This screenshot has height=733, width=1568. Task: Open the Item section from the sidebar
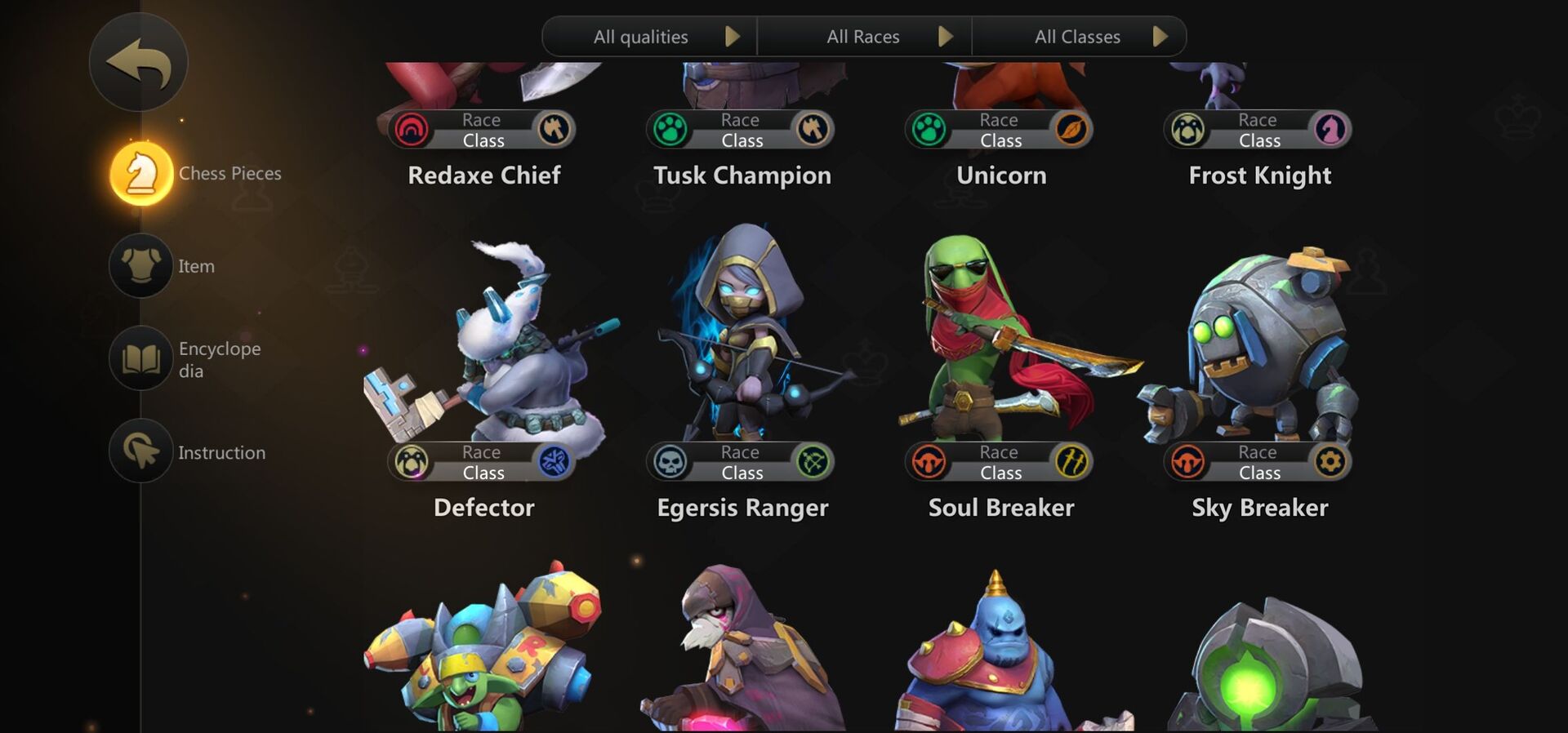(x=140, y=265)
